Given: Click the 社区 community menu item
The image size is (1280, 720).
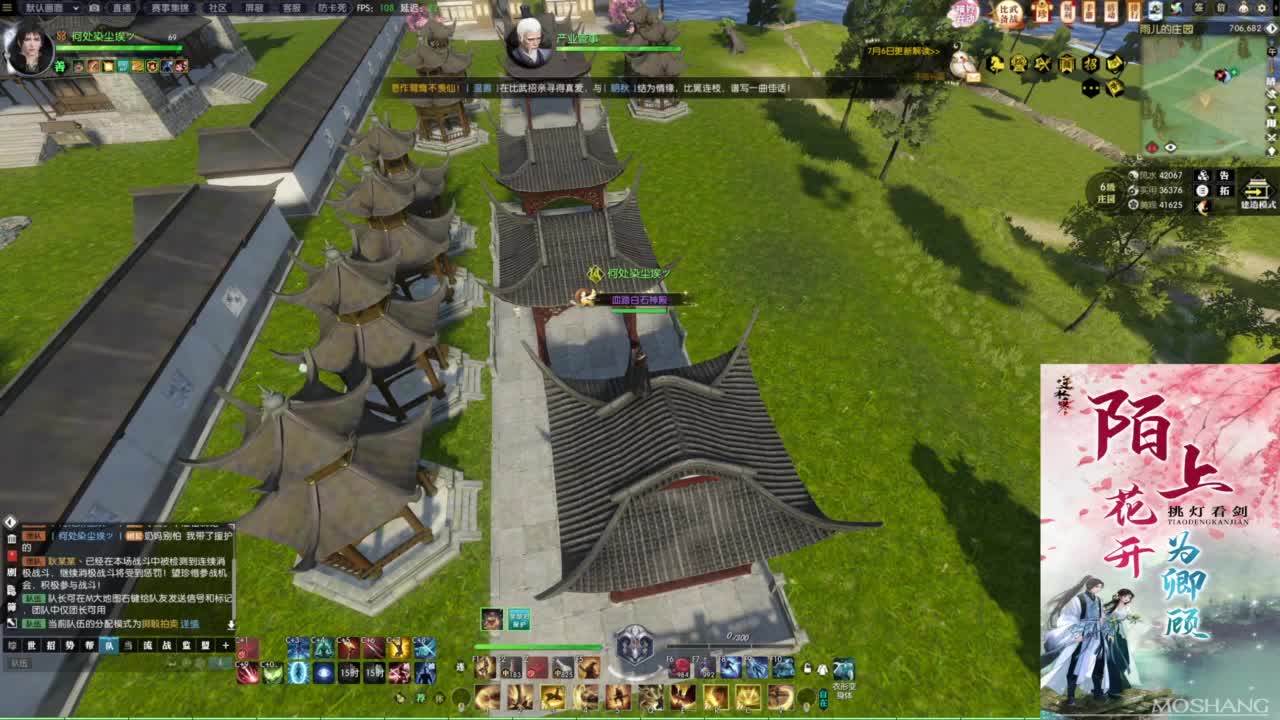Looking at the screenshot, I should pyautogui.click(x=219, y=8).
